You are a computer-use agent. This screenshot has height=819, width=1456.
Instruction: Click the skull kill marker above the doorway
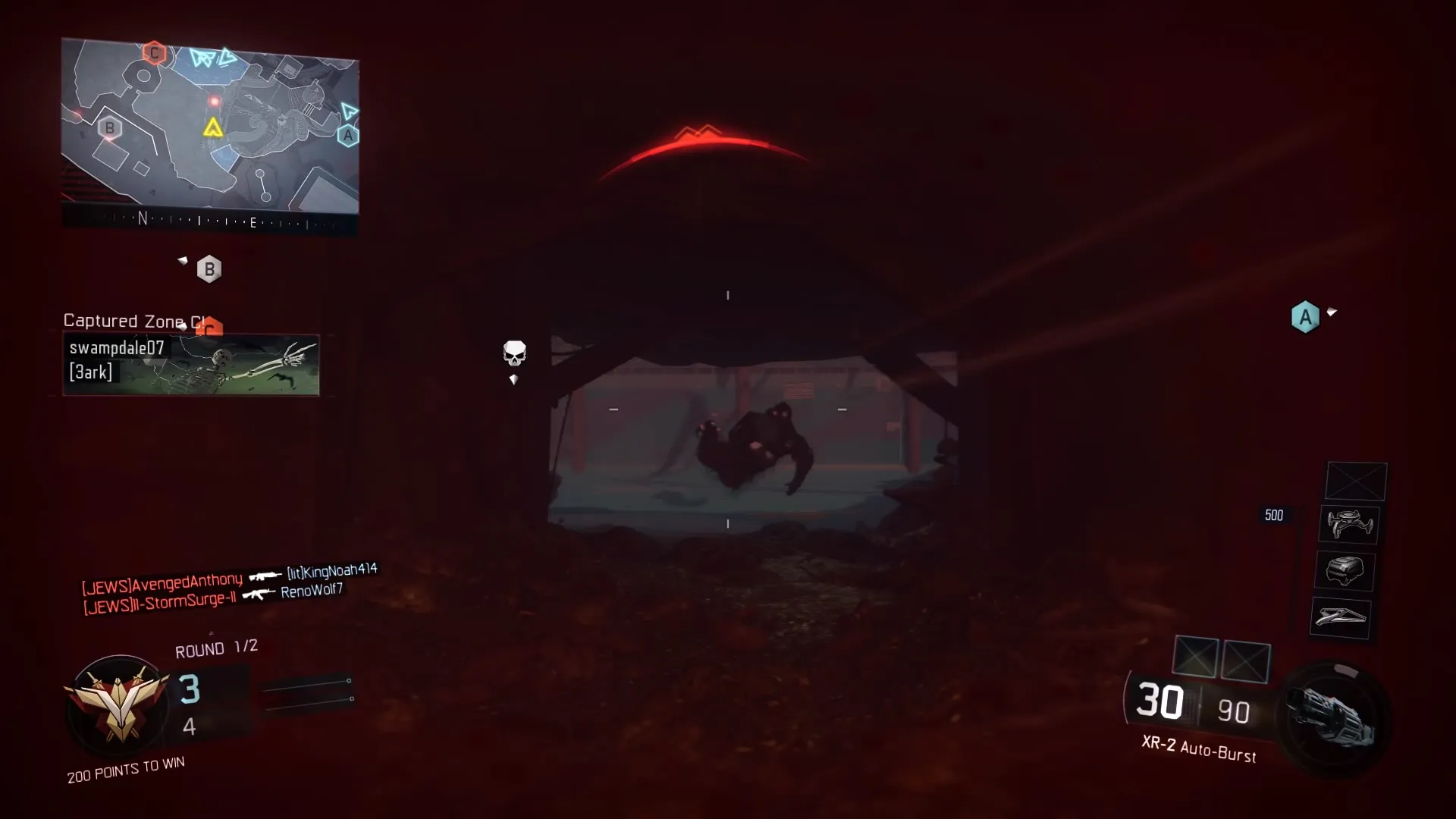515,352
